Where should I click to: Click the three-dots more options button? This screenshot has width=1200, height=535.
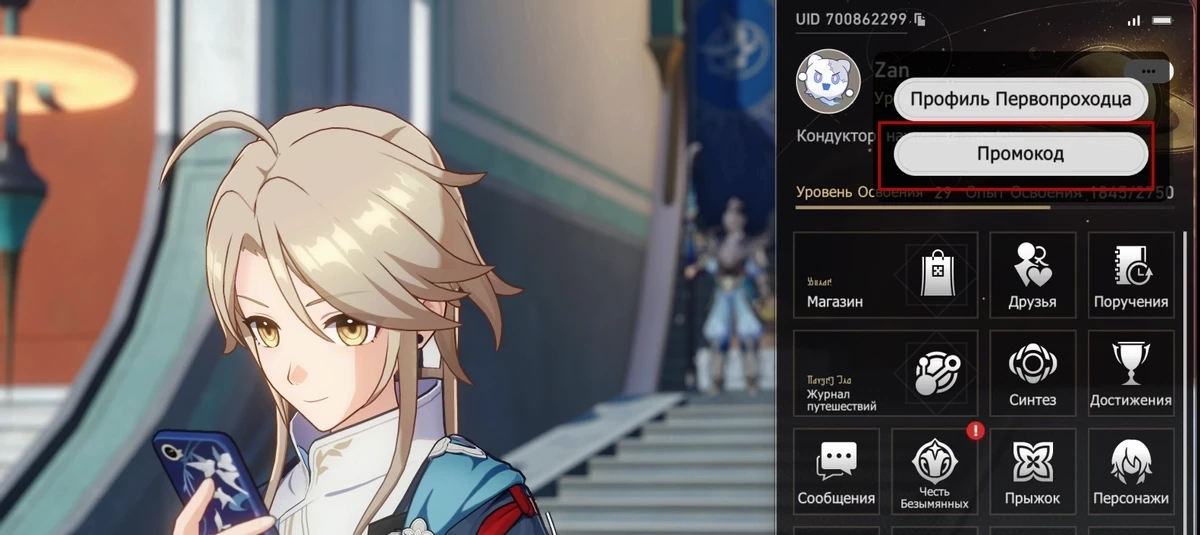1147,71
